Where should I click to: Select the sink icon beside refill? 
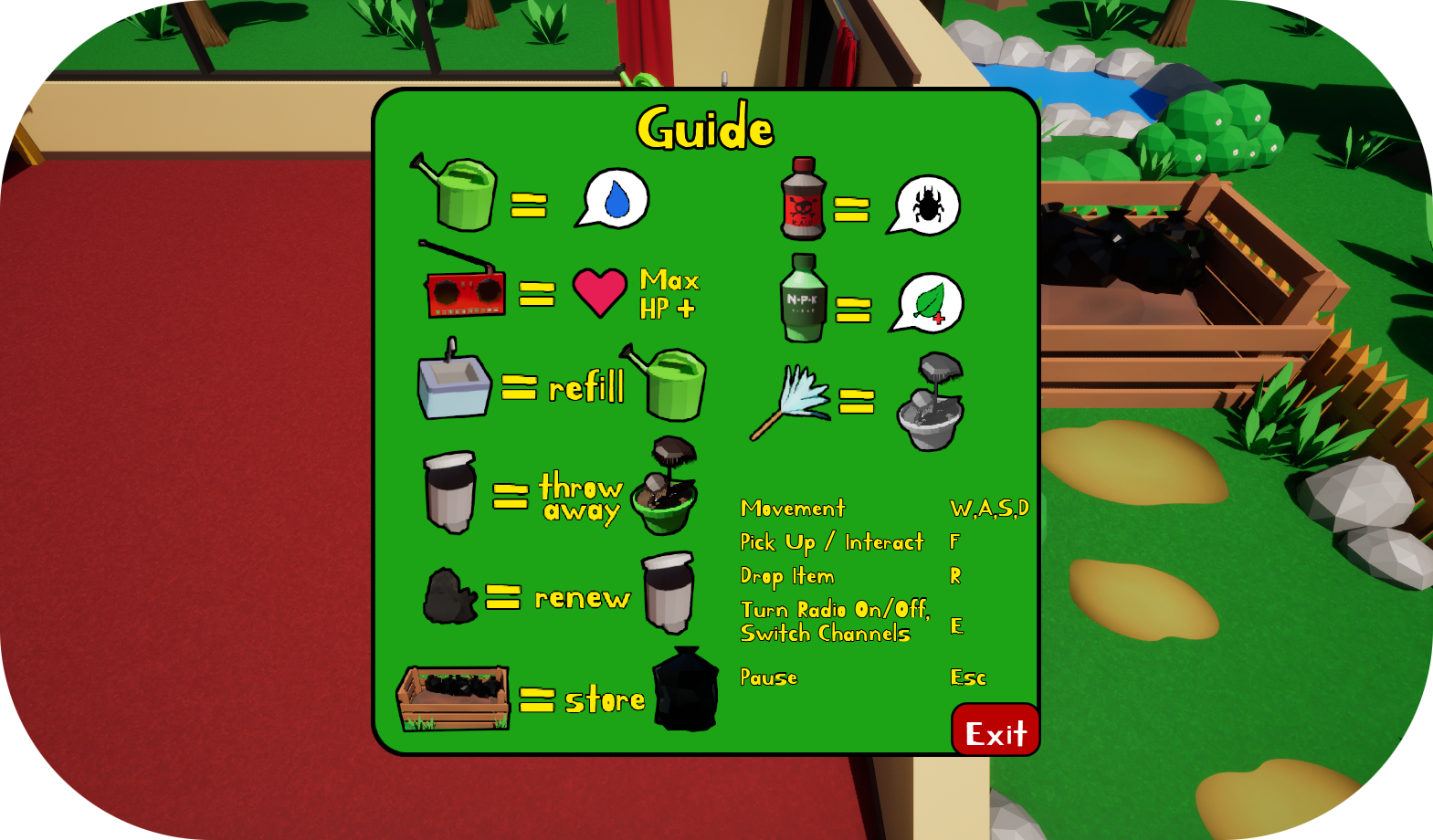click(x=452, y=386)
